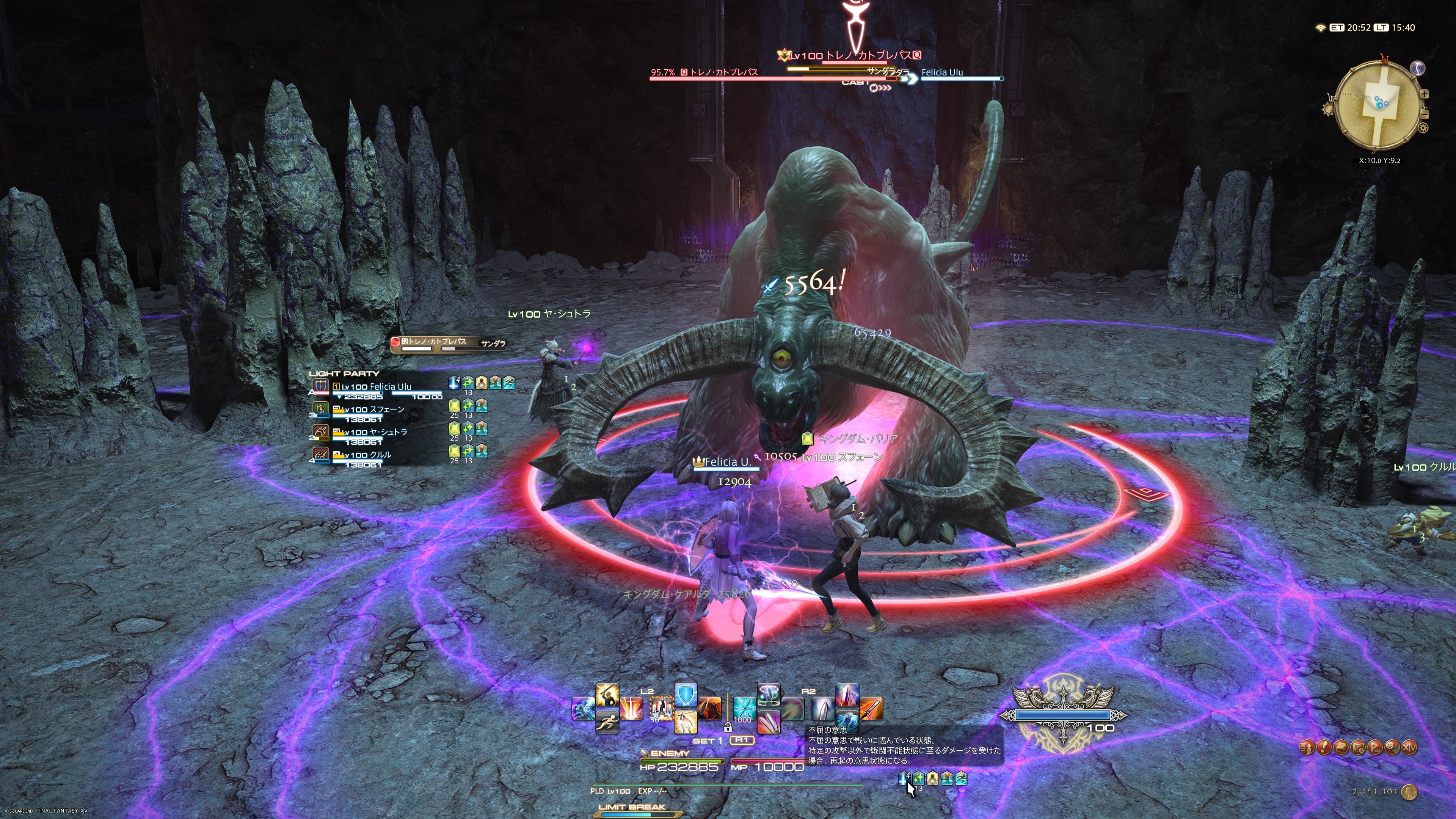Viewport: 1456px width, 819px height.
Task: Use the sprint running-figure action on the hotbar
Action: coord(607,722)
